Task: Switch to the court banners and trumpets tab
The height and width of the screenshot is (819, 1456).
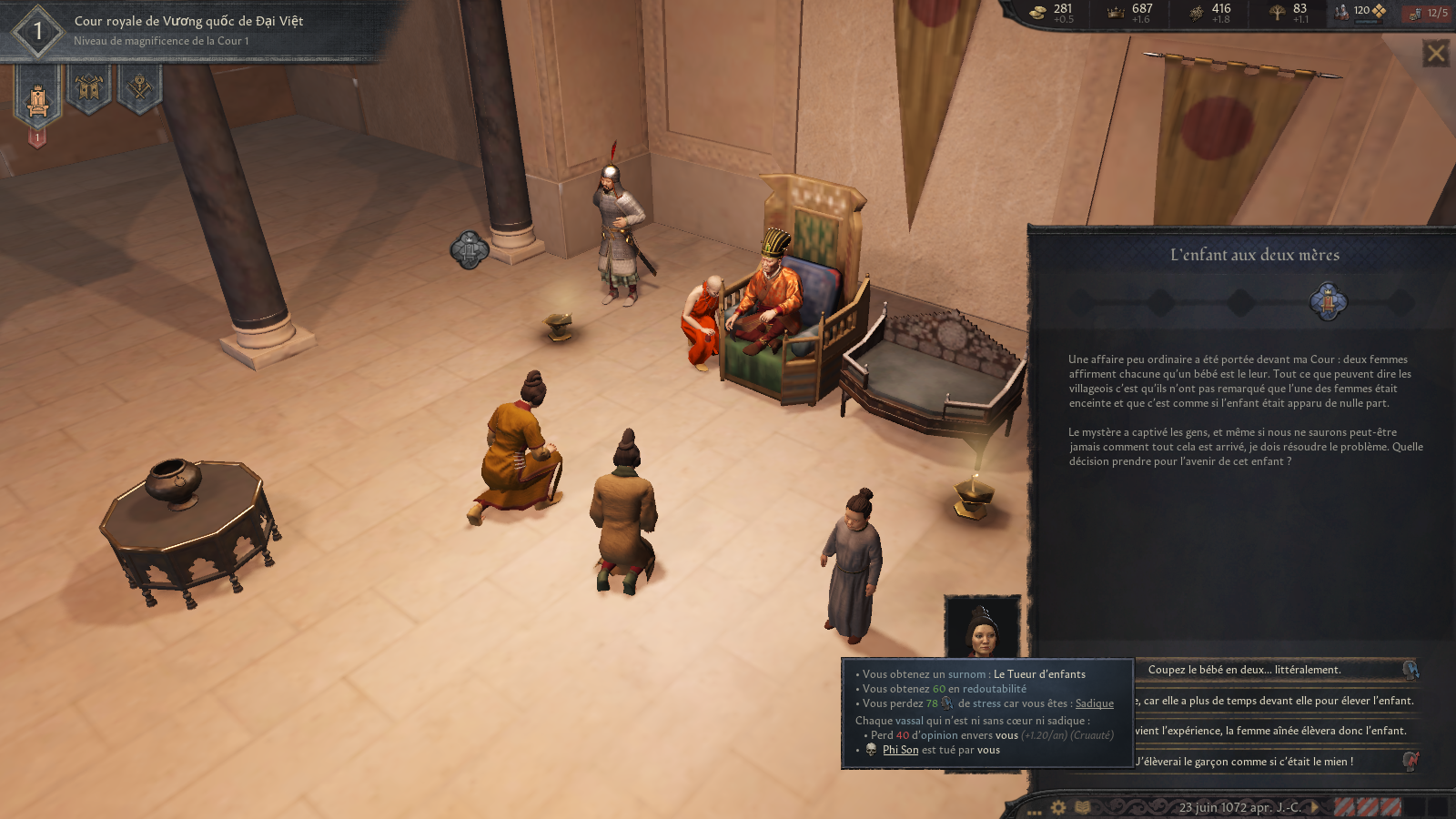Action: [x=88, y=88]
